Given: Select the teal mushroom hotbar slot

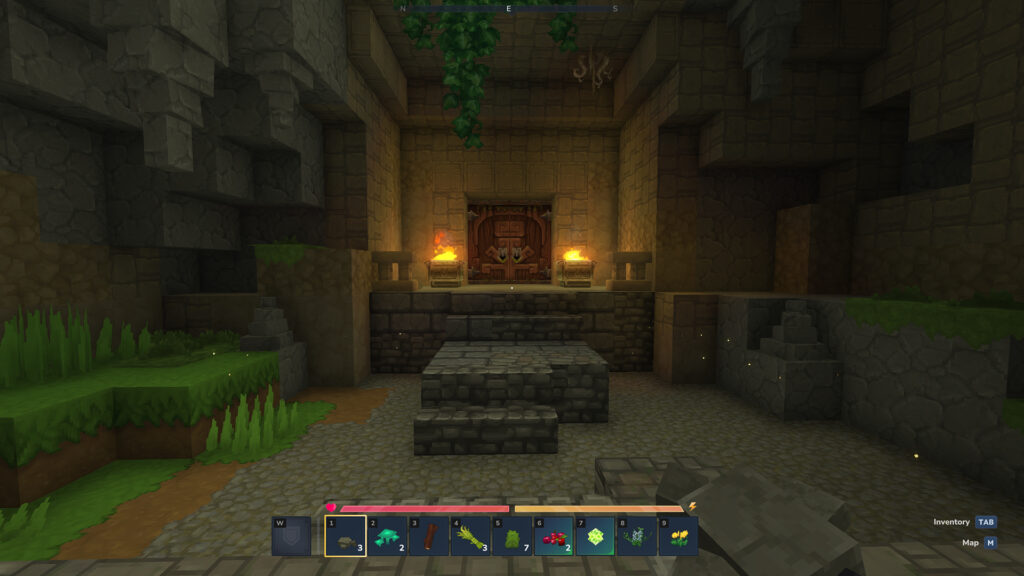Looking at the screenshot, I should pos(387,536).
